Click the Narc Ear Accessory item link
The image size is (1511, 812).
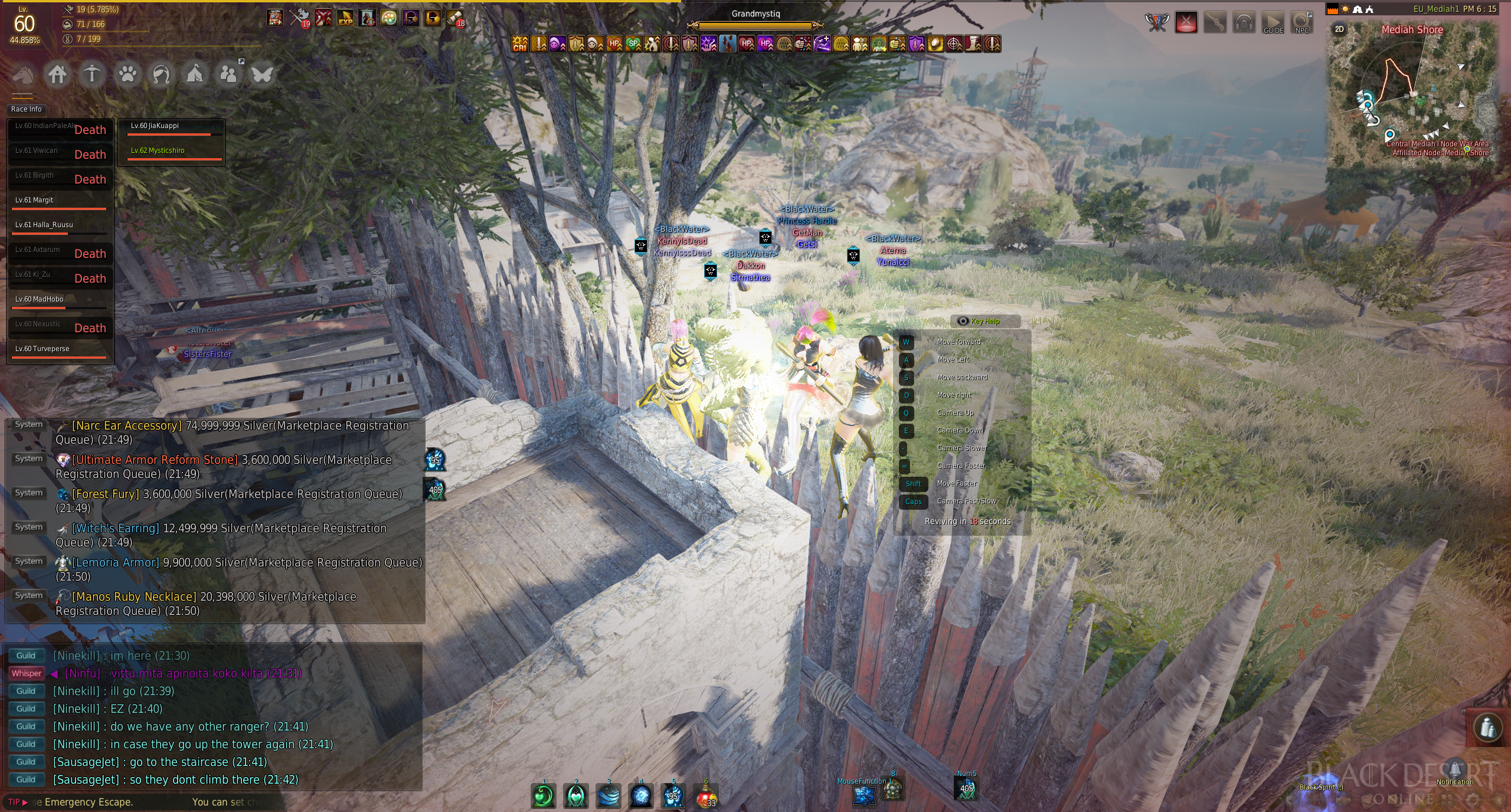pyautogui.click(x=126, y=425)
